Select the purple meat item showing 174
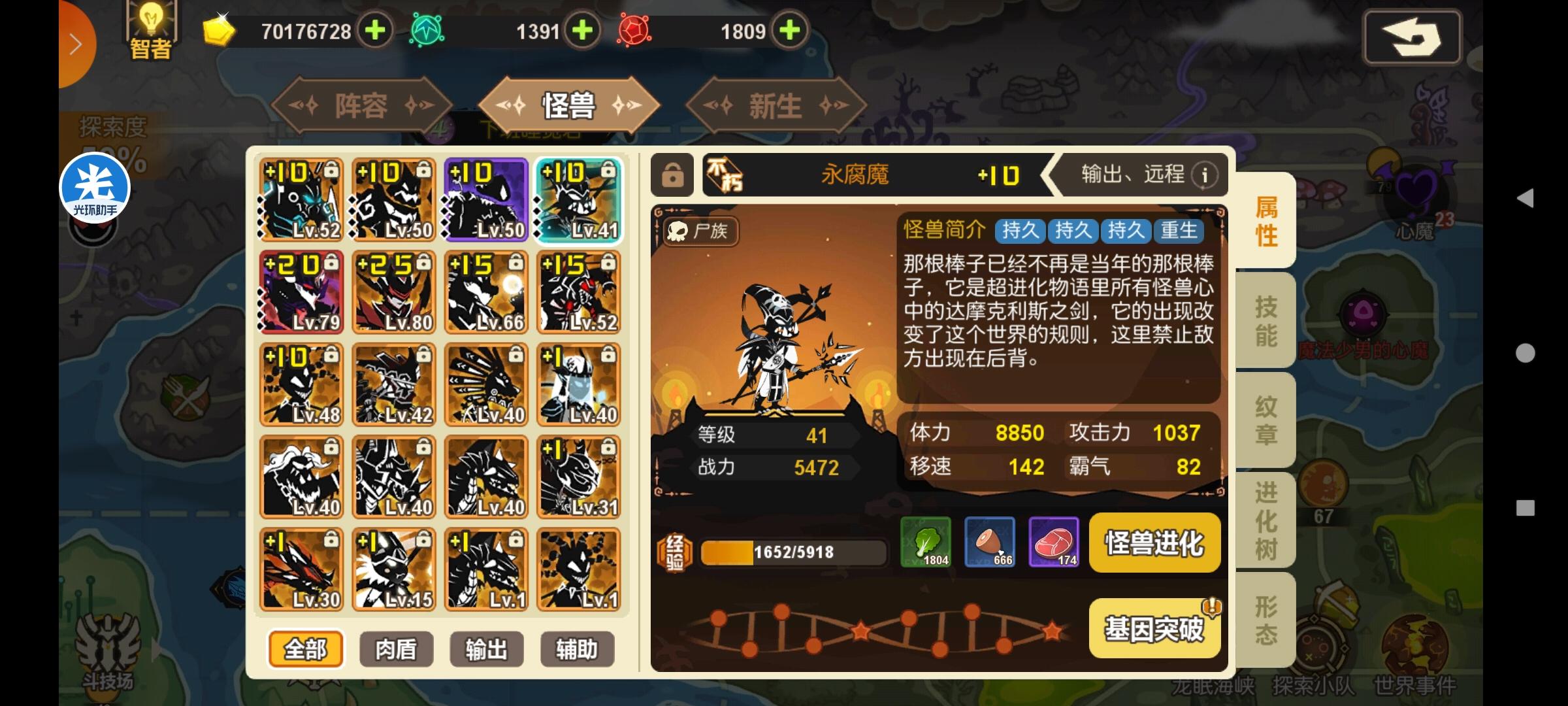The width and height of the screenshot is (1568, 706). (x=1054, y=543)
